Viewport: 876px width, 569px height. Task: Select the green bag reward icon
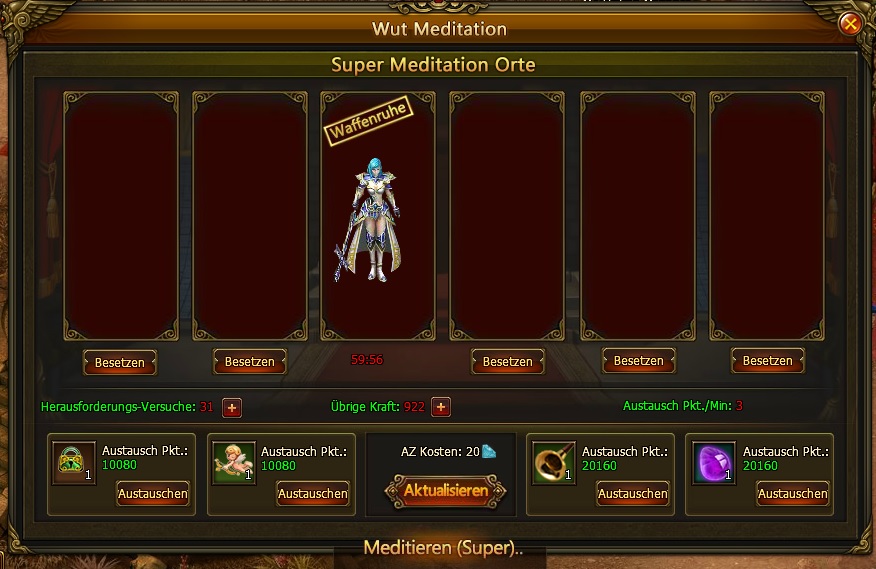[74, 463]
